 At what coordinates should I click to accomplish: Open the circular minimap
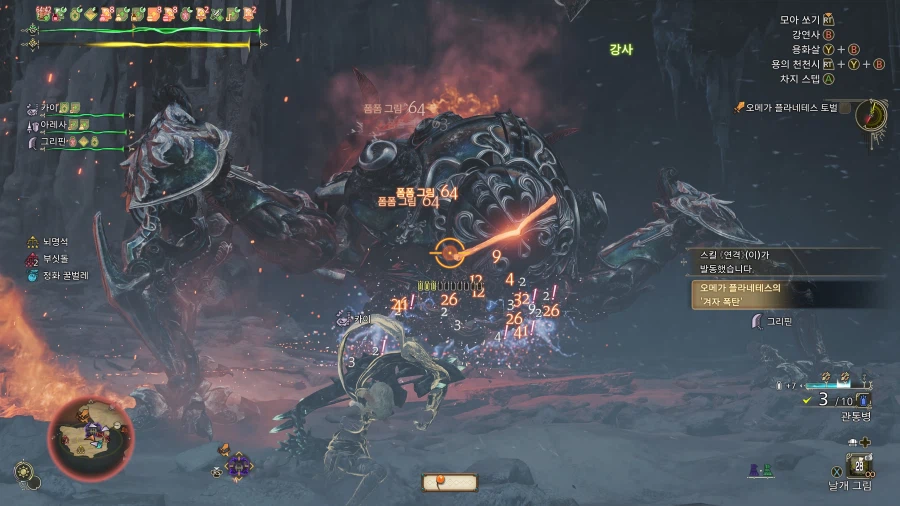click(x=90, y=439)
